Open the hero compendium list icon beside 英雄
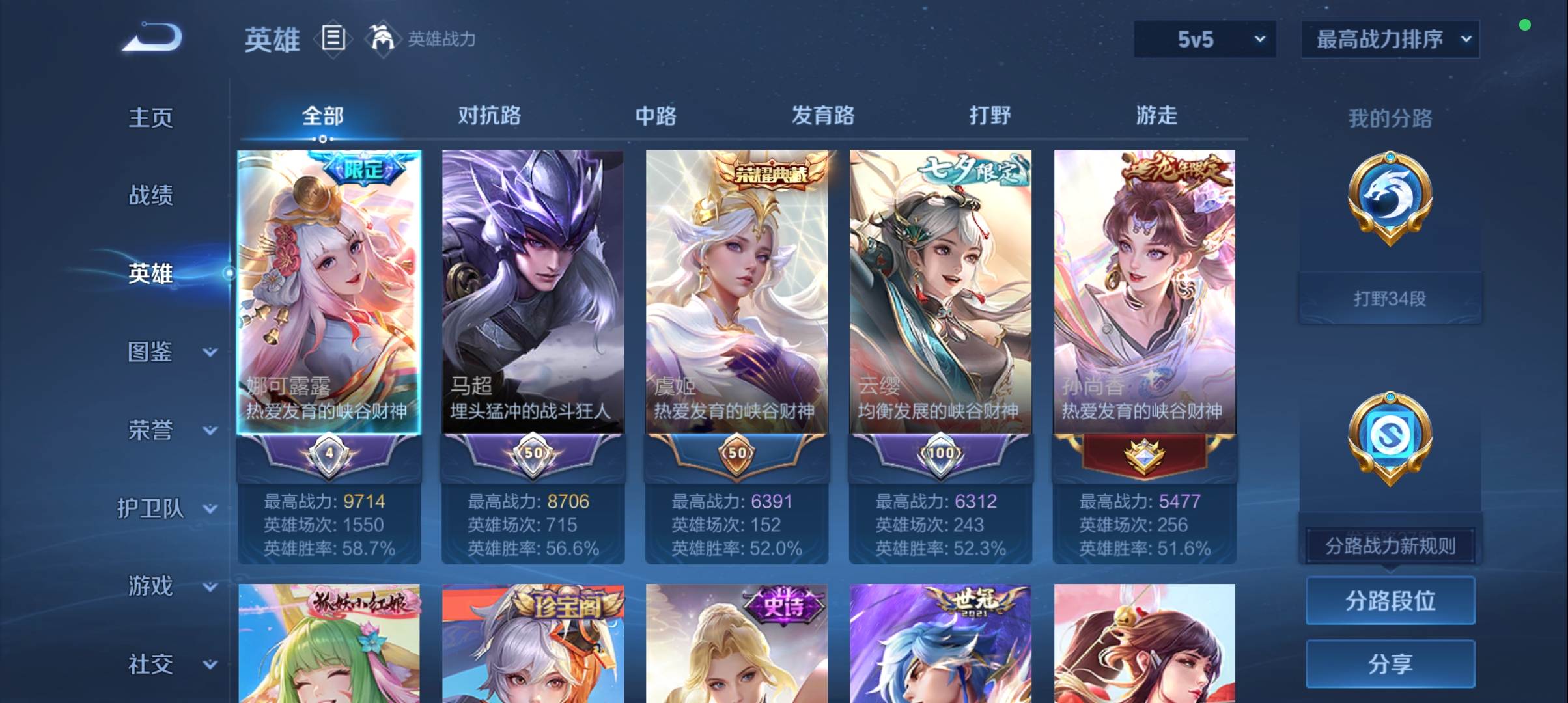The height and width of the screenshot is (703, 1568). pyautogui.click(x=333, y=39)
